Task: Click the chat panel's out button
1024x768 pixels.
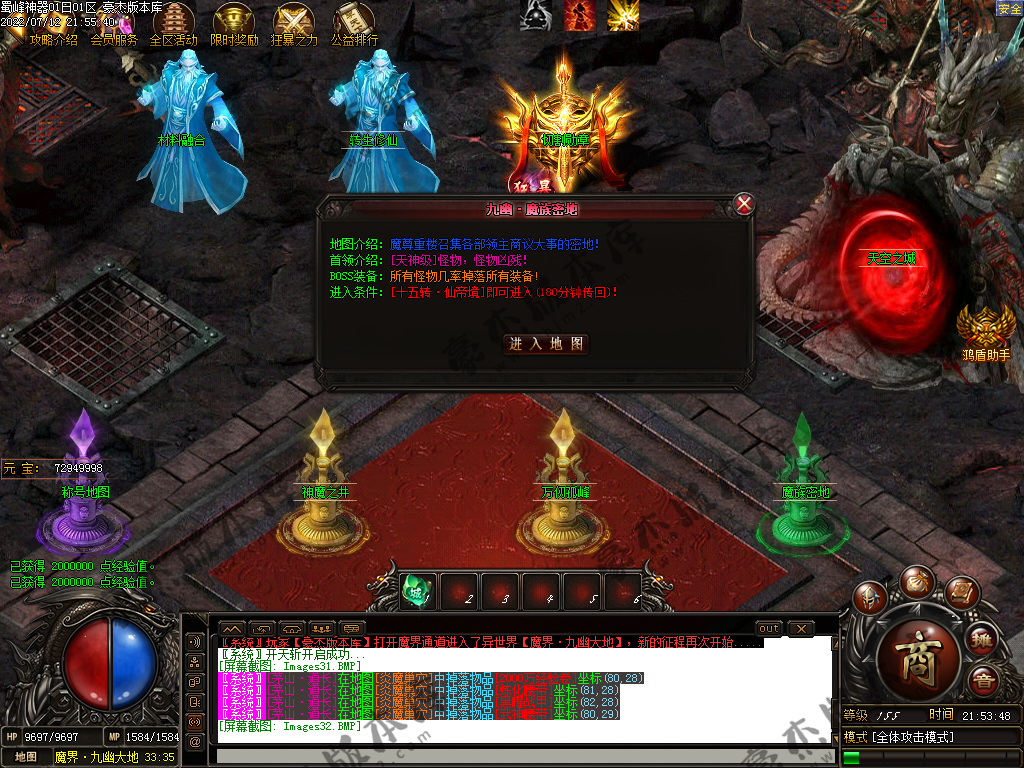Action: click(x=769, y=628)
